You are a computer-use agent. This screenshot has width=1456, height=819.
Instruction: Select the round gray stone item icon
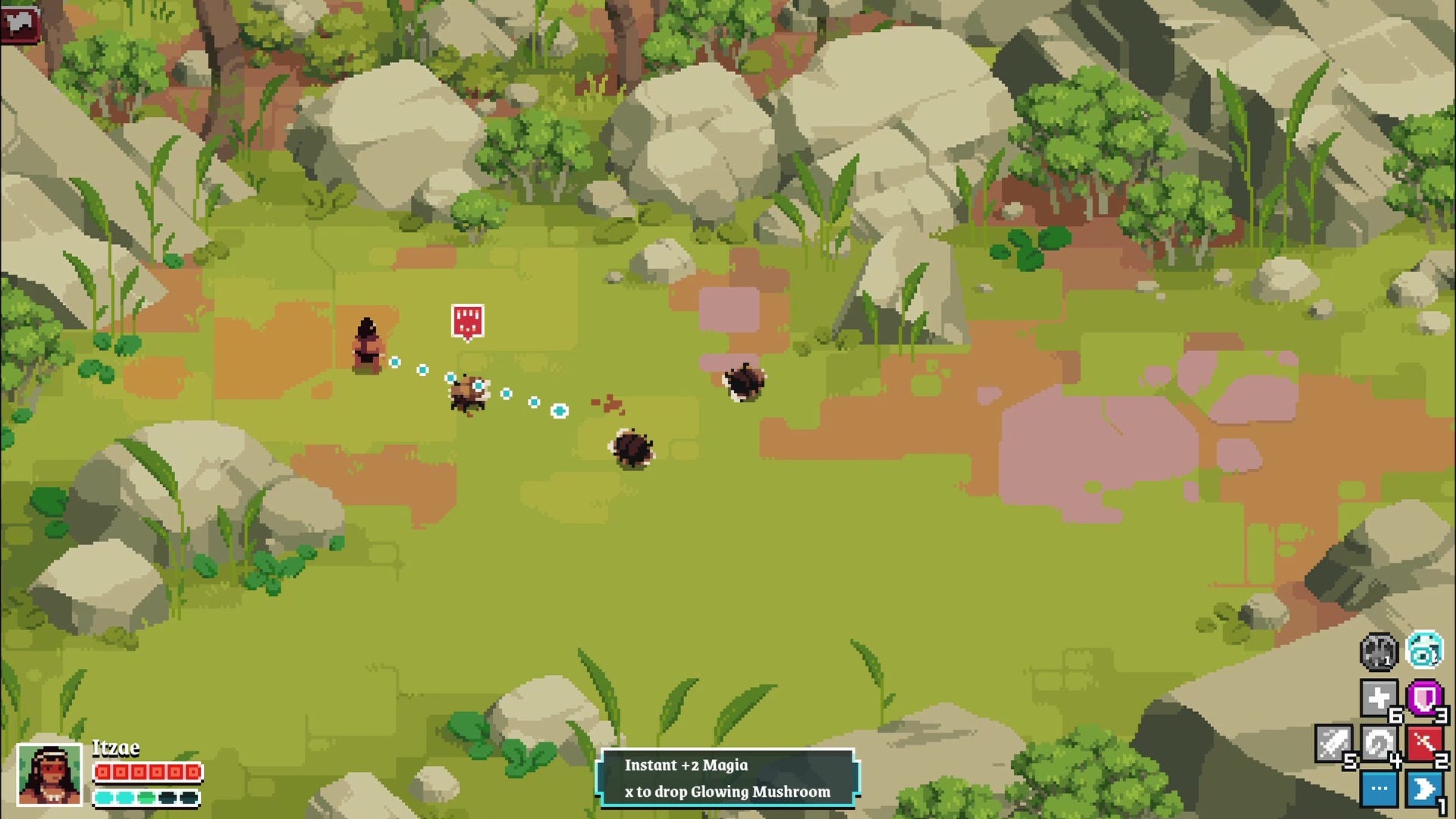click(x=1378, y=651)
